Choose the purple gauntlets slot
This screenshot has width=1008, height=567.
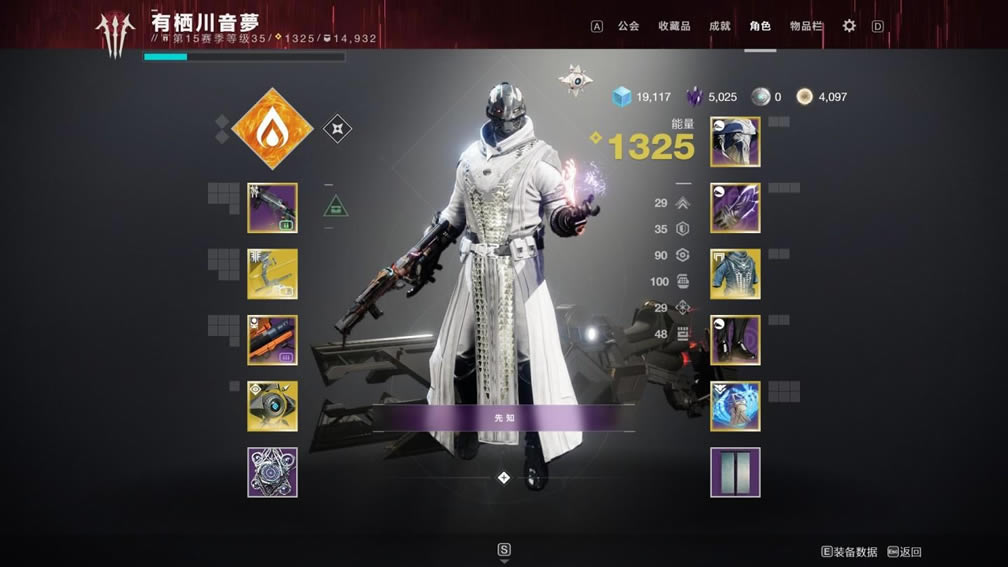(735, 208)
